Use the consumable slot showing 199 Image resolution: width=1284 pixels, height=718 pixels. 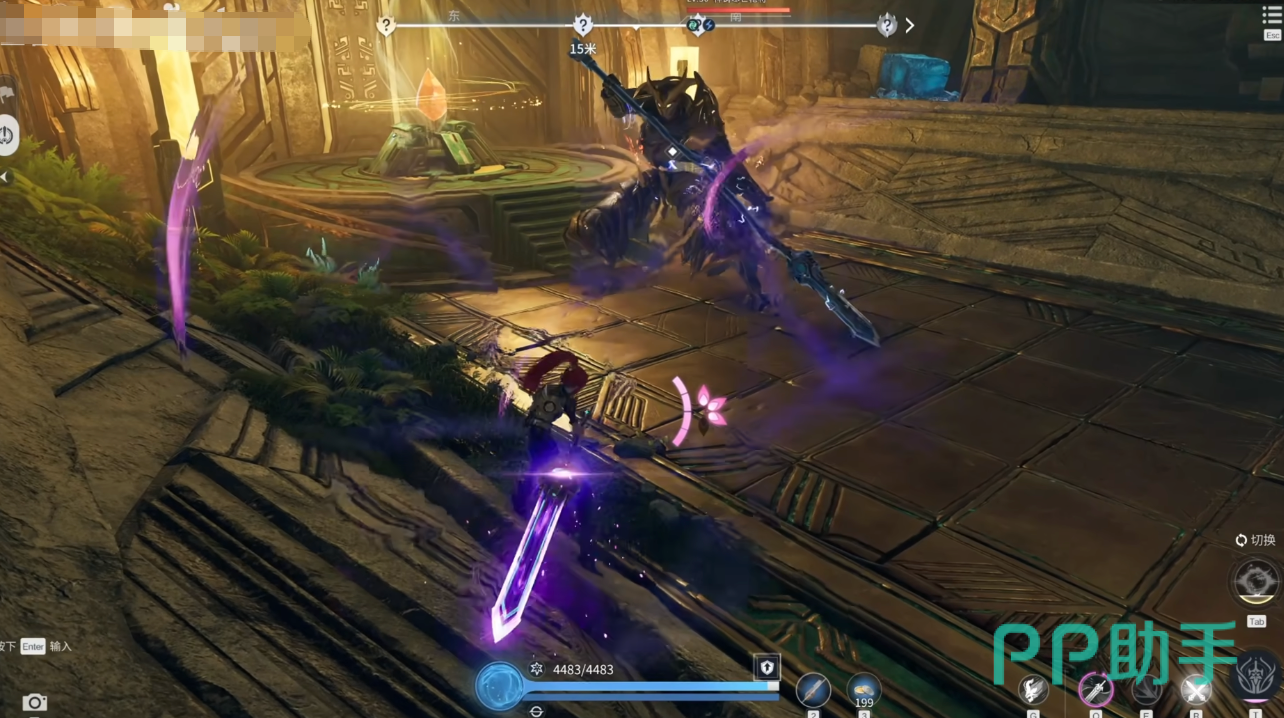(x=864, y=688)
